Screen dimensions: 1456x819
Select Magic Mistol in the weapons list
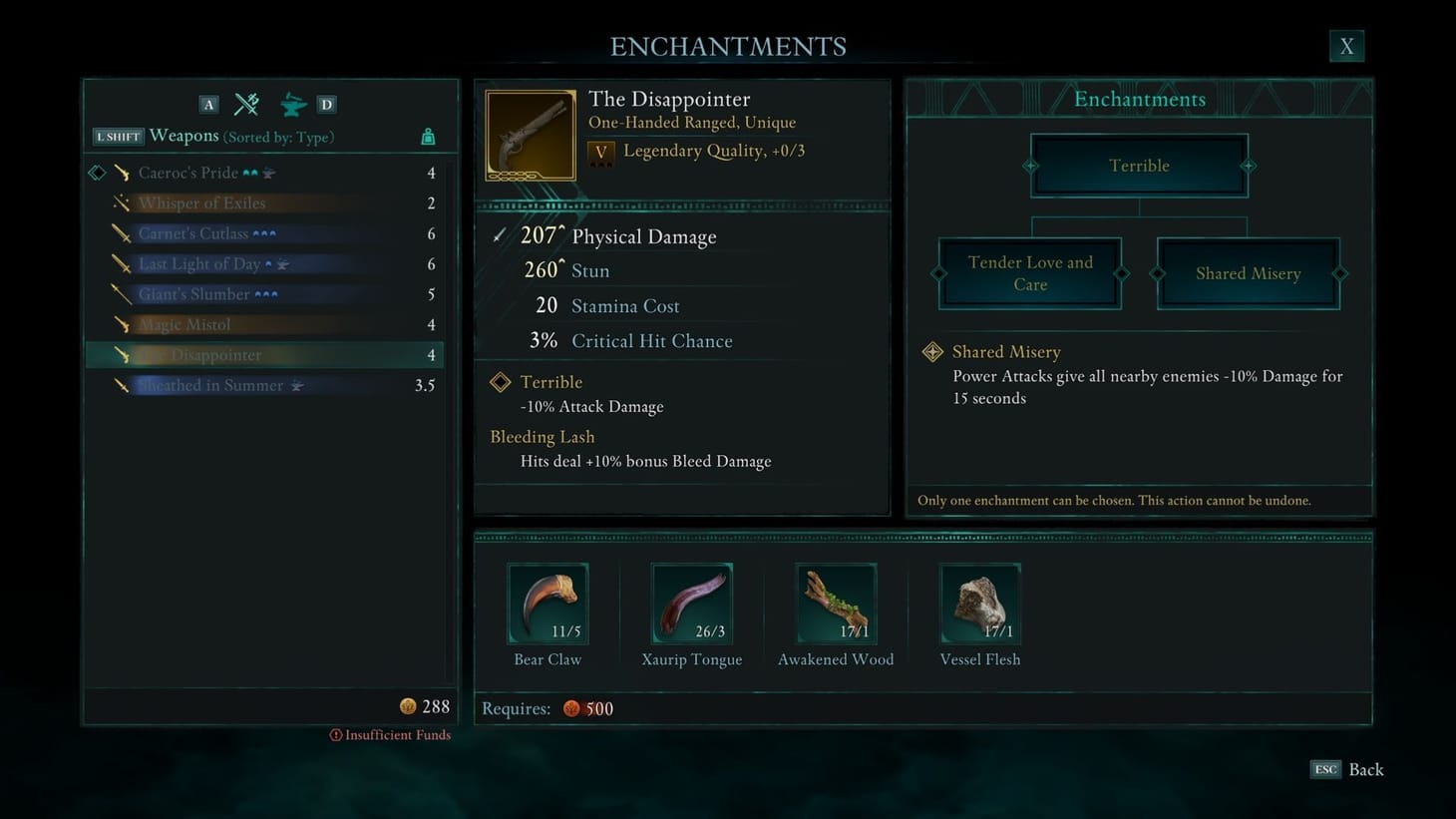coord(185,323)
